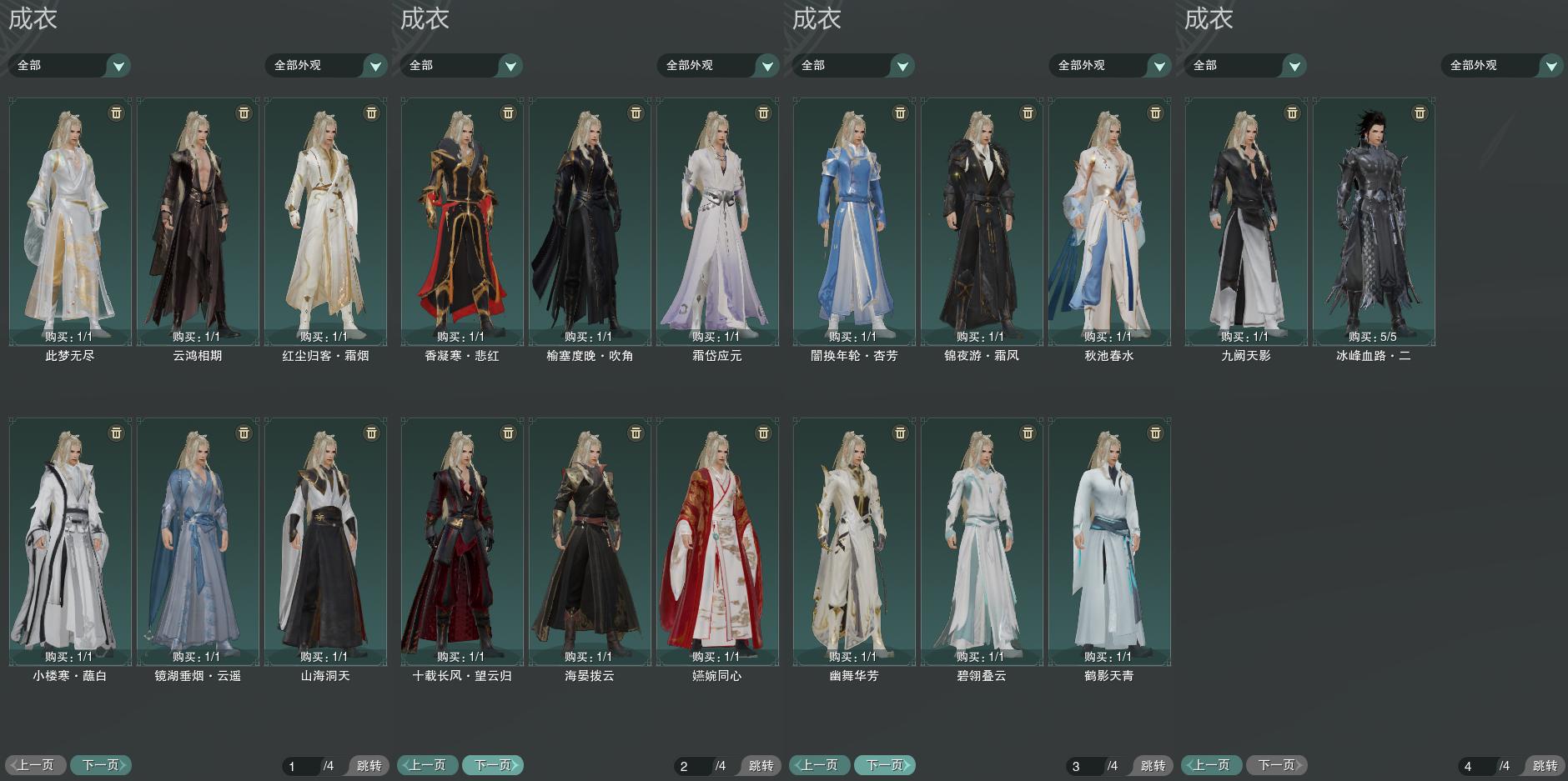Open the 榆塞度晚·吹角 outfit card
Viewport: 1568px width, 781px height.
[x=590, y=221]
